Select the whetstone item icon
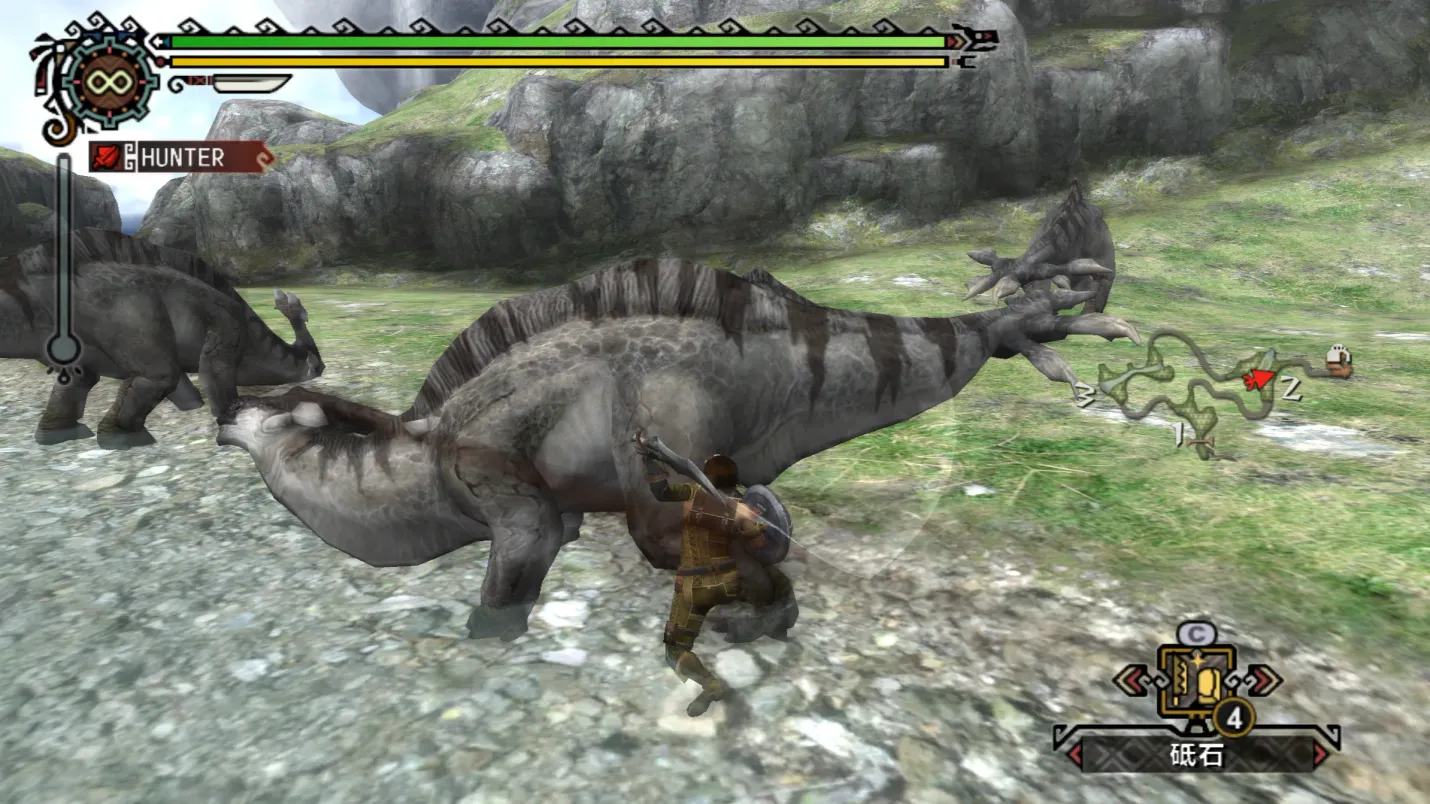This screenshot has width=1430, height=804. coord(1196,683)
